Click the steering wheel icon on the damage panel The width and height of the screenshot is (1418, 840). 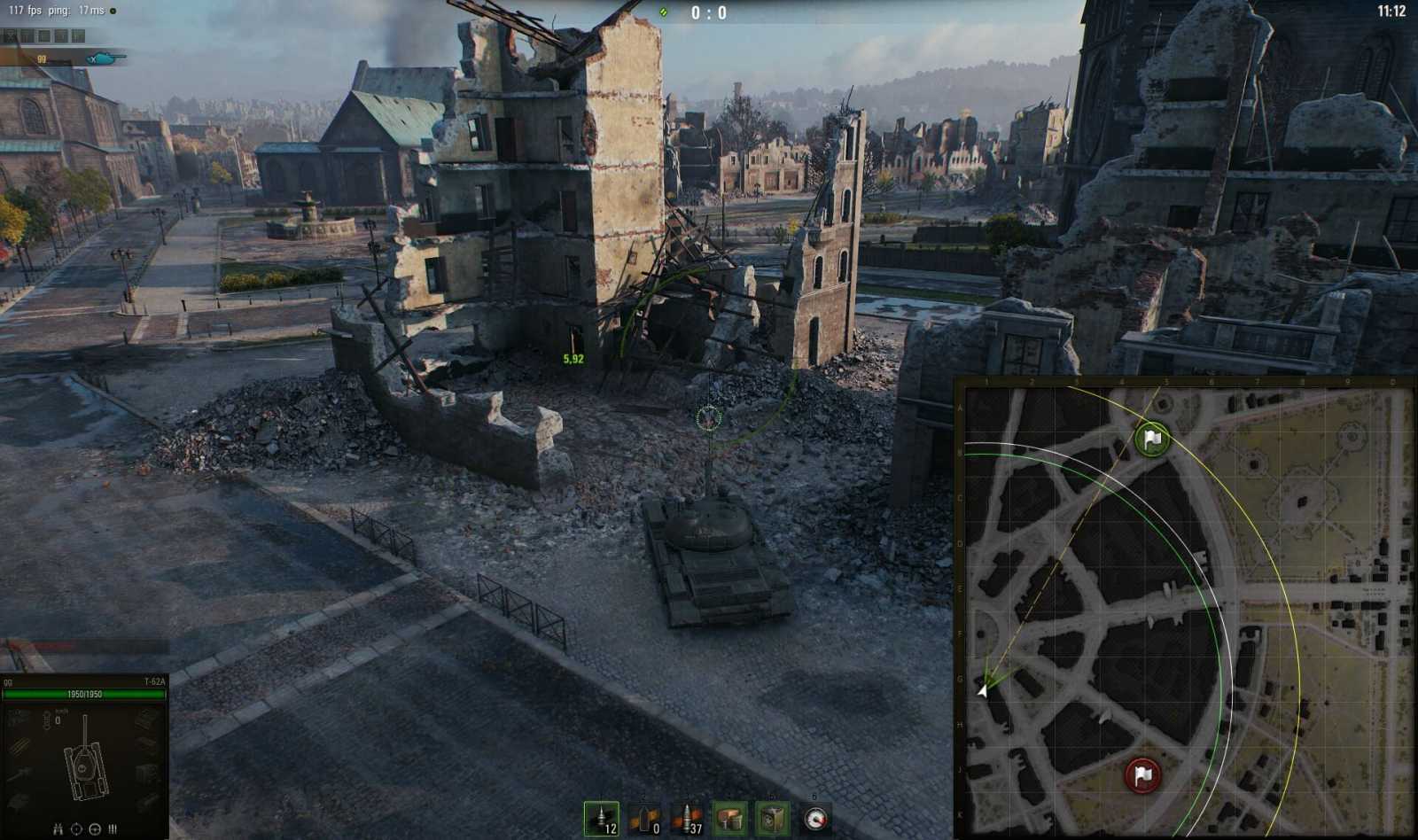point(94,829)
